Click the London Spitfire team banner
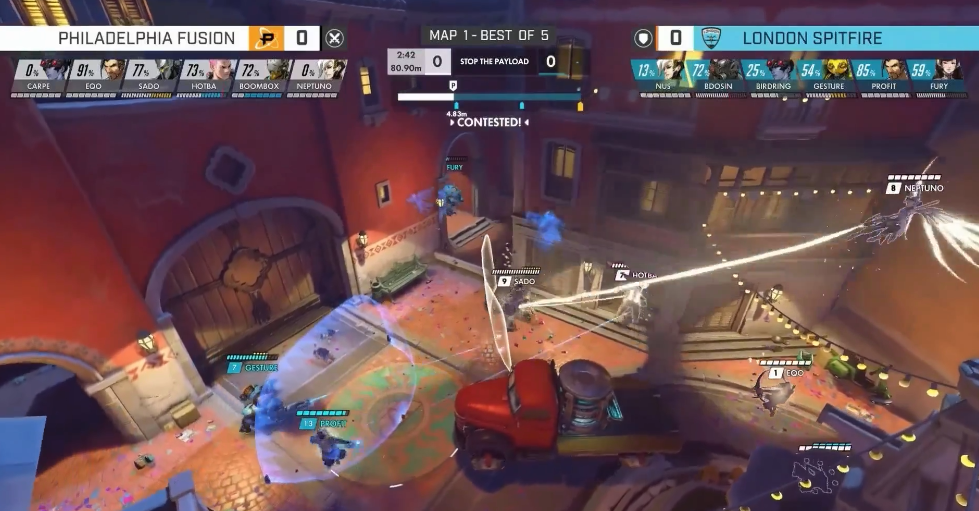The image size is (979, 511). click(812, 38)
